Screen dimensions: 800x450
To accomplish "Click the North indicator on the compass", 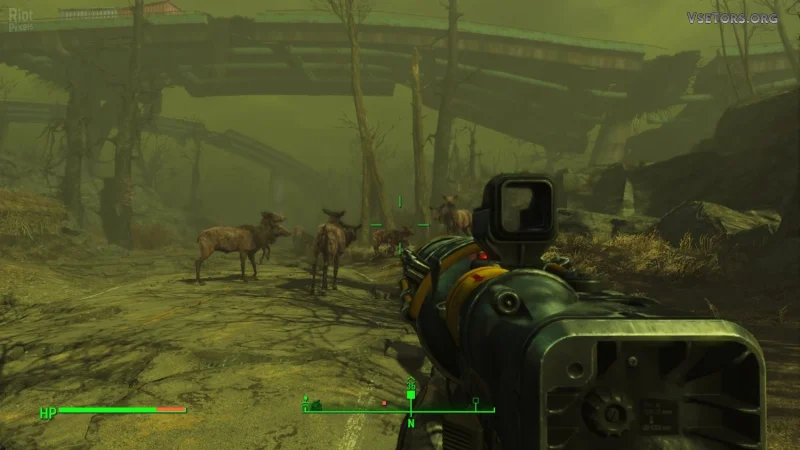I will (410, 421).
